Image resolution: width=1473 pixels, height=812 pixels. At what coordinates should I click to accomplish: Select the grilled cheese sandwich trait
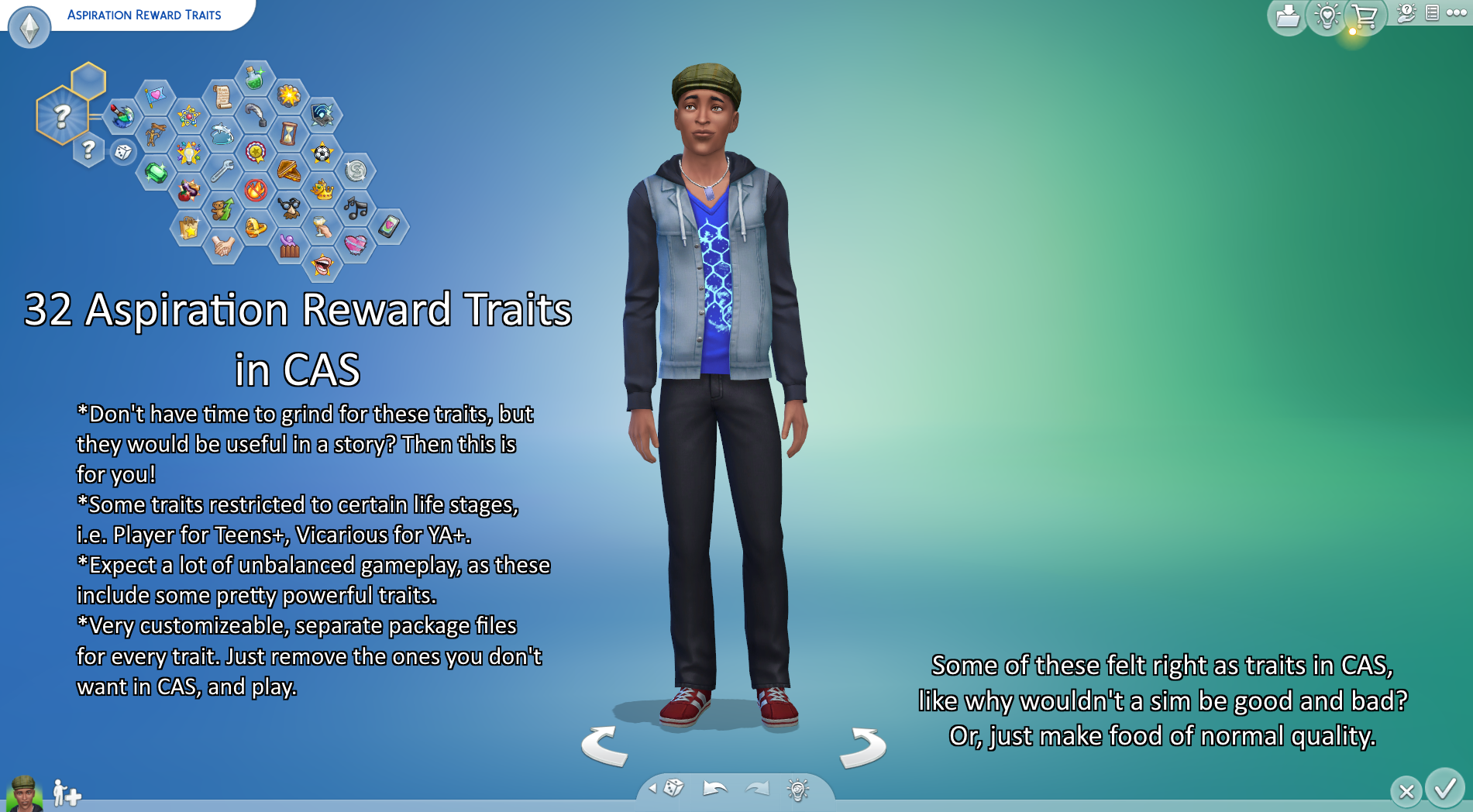click(x=289, y=170)
